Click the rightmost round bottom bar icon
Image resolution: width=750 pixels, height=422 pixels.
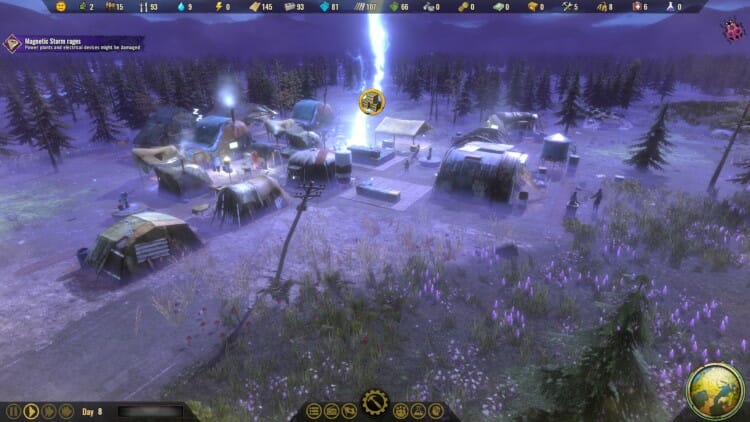[437, 411]
